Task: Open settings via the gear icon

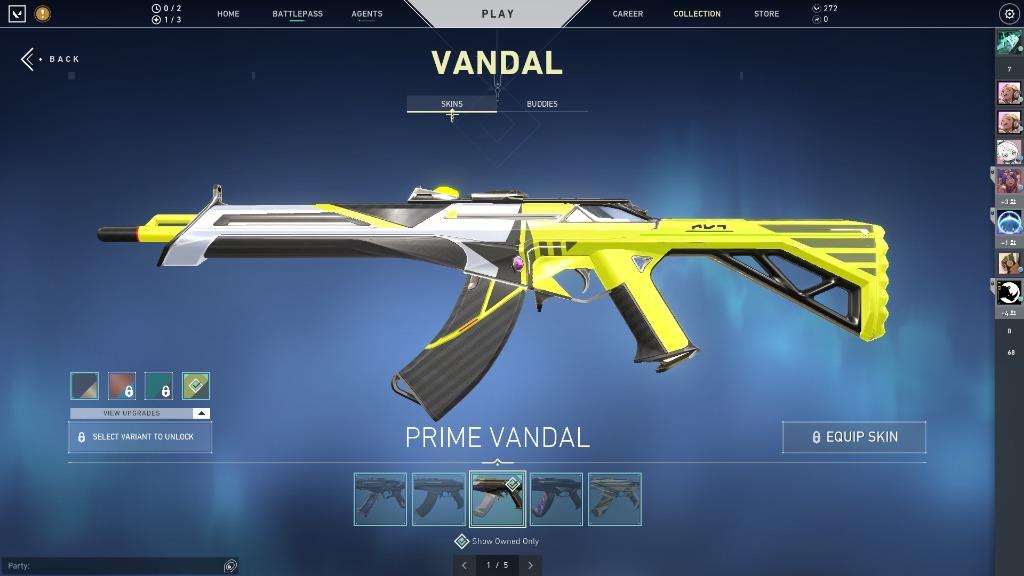Action: [1008, 14]
